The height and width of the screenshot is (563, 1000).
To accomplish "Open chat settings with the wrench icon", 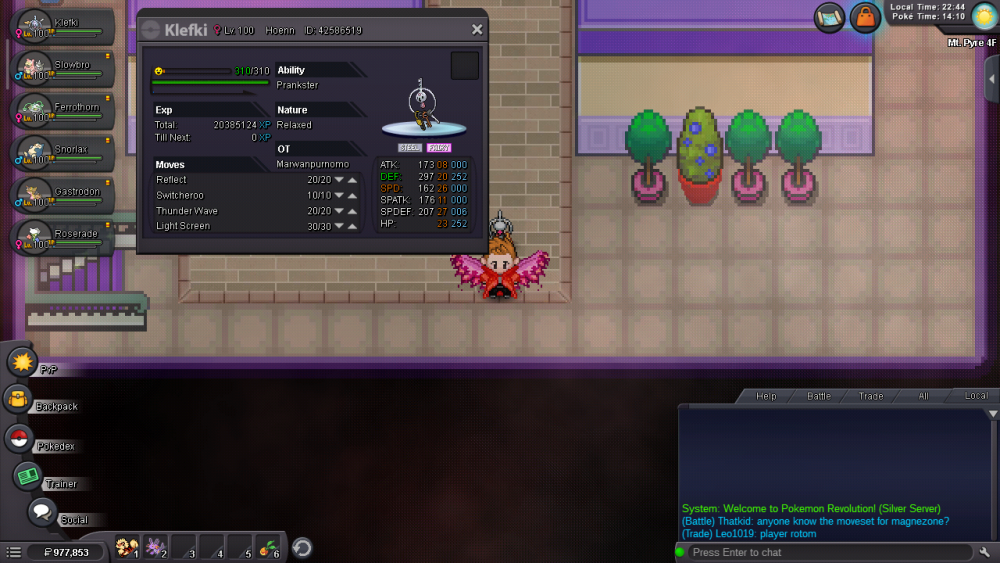I will (x=985, y=552).
